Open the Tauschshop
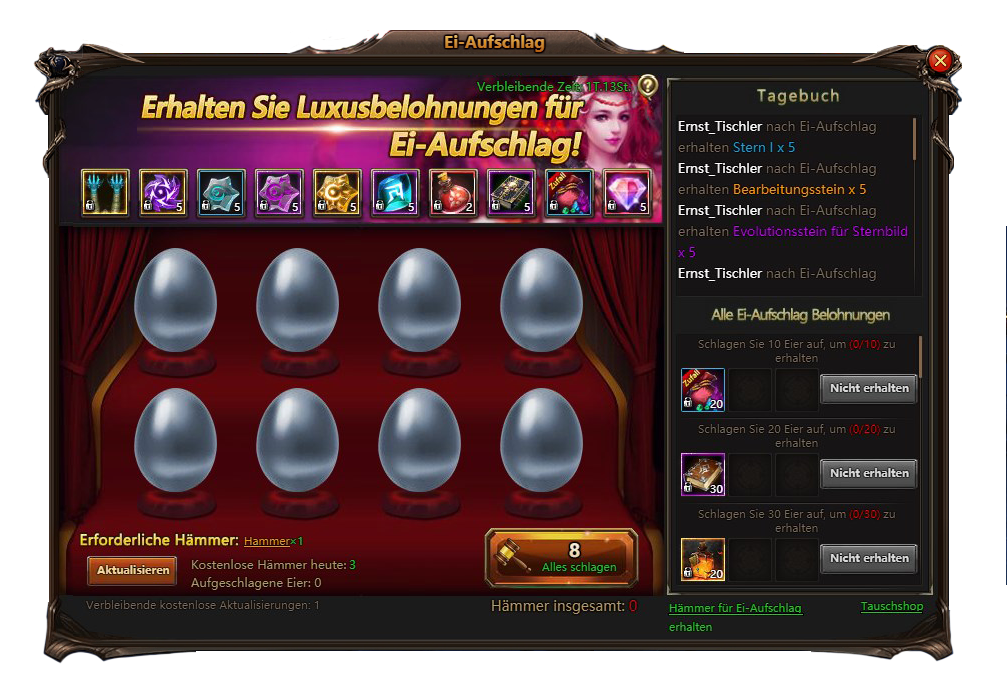This screenshot has width=1007, height=680. click(891, 607)
